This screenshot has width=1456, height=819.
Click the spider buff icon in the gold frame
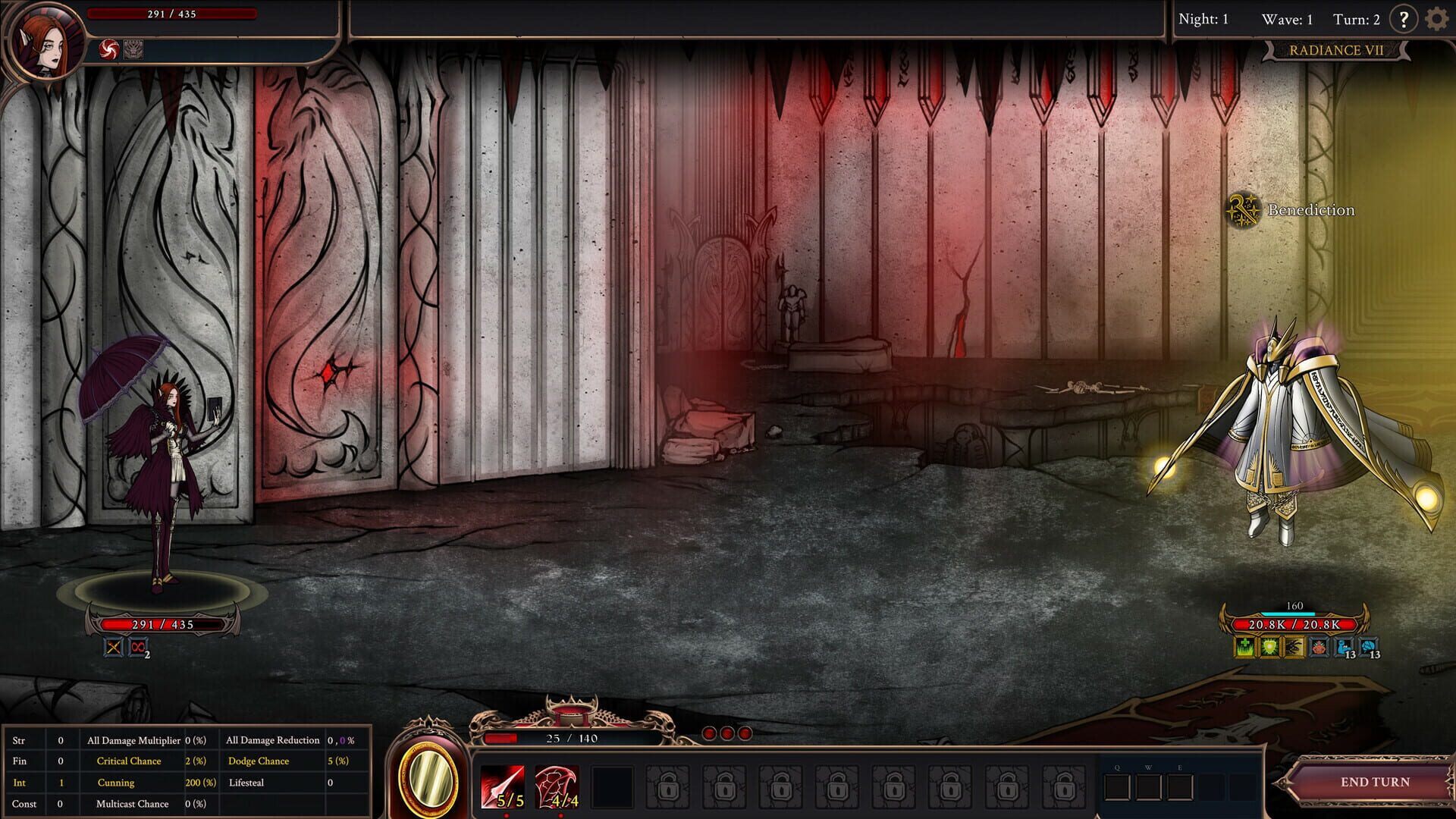click(1294, 647)
